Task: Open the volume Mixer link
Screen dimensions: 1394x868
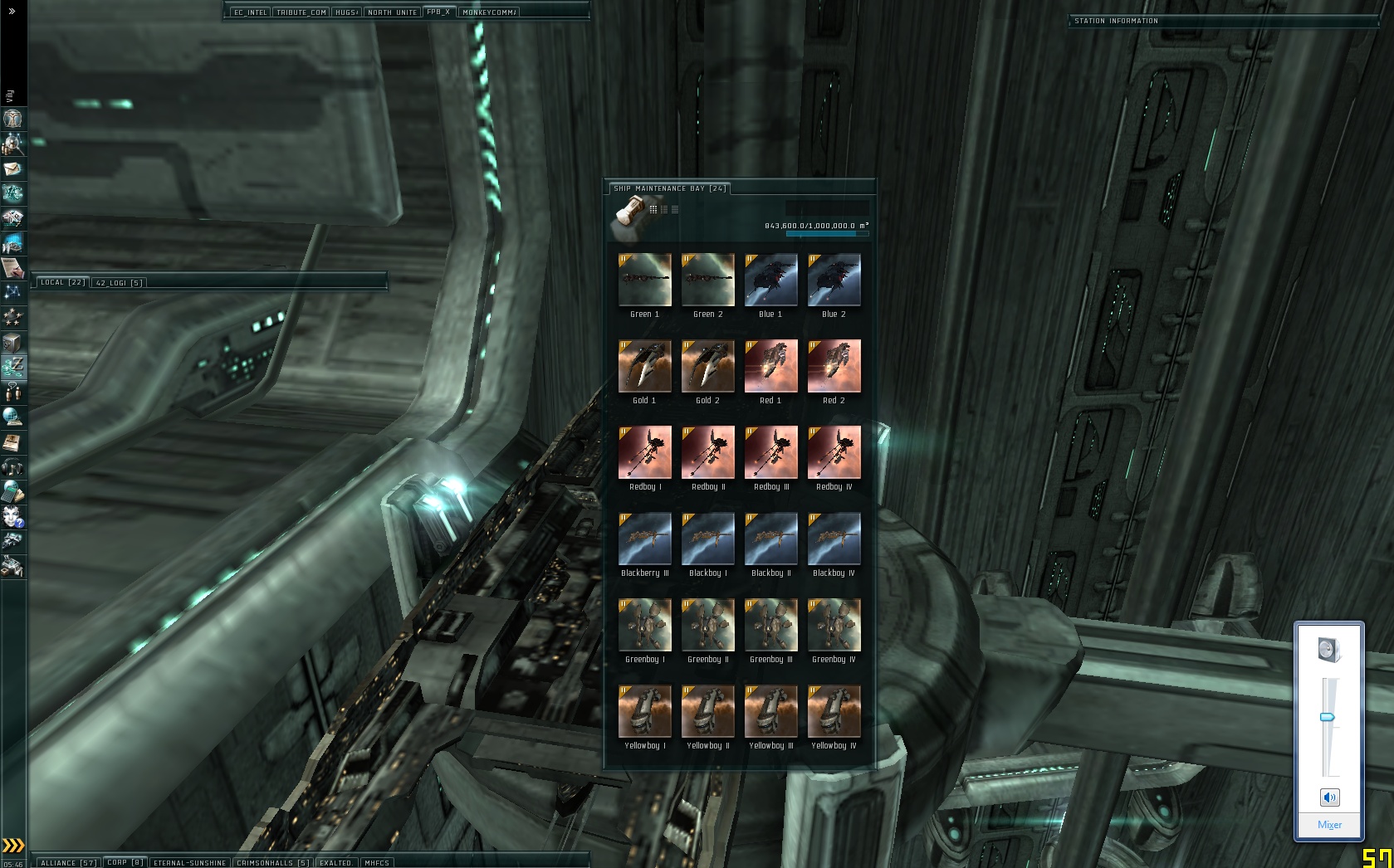Action: pyautogui.click(x=1329, y=824)
